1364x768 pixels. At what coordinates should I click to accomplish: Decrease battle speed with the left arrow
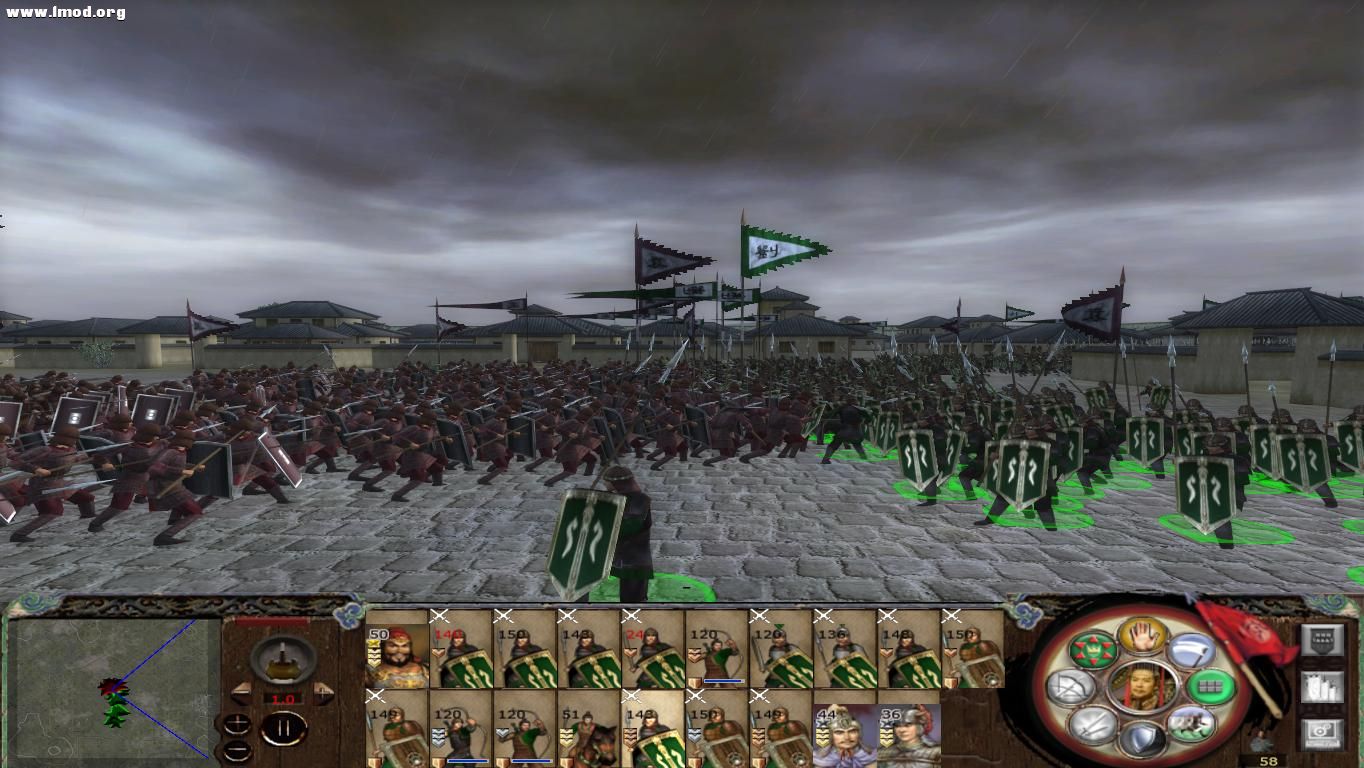242,694
